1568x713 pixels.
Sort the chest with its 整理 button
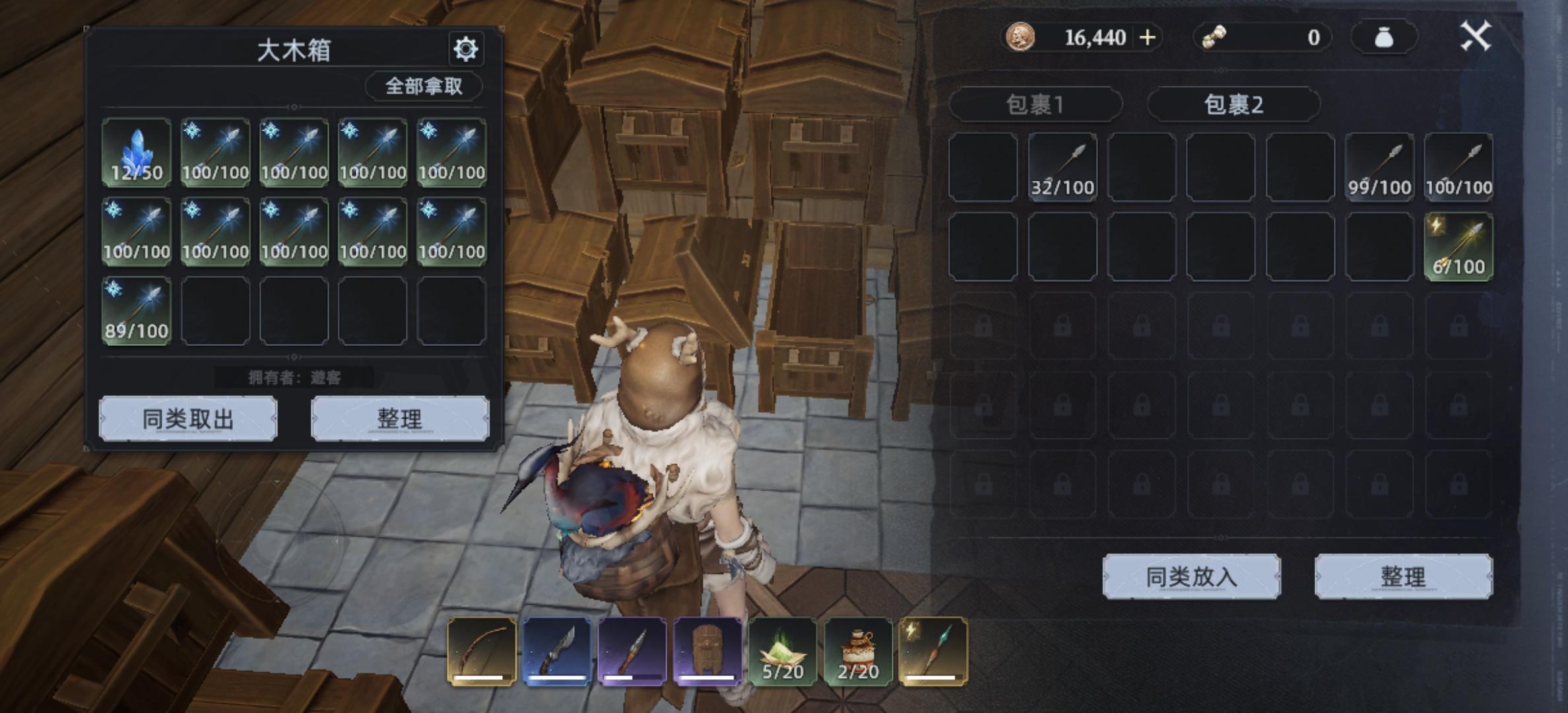tap(400, 419)
